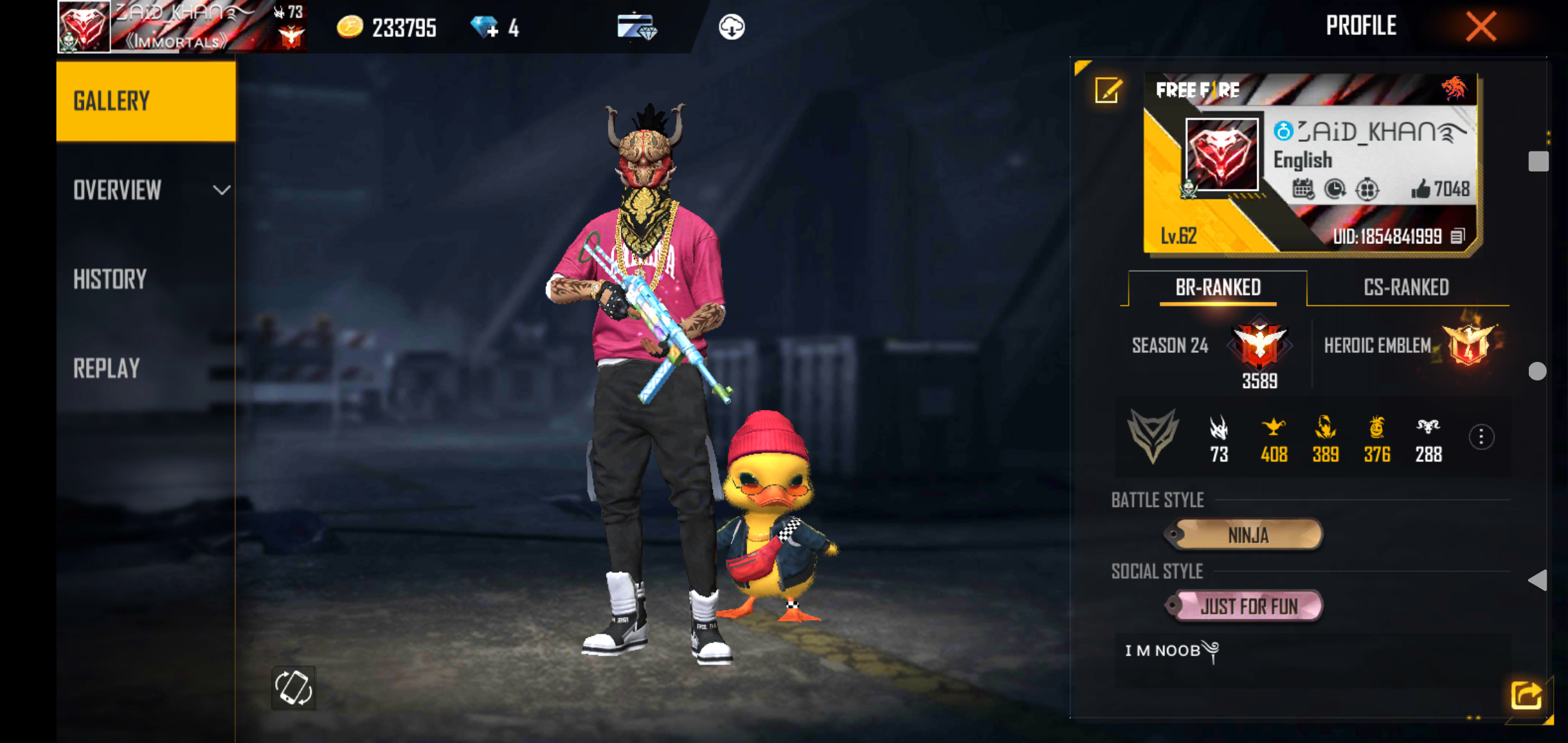1568x743 pixels.
Task: Rotate the character with the rotate icon
Action: [x=294, y=687]
